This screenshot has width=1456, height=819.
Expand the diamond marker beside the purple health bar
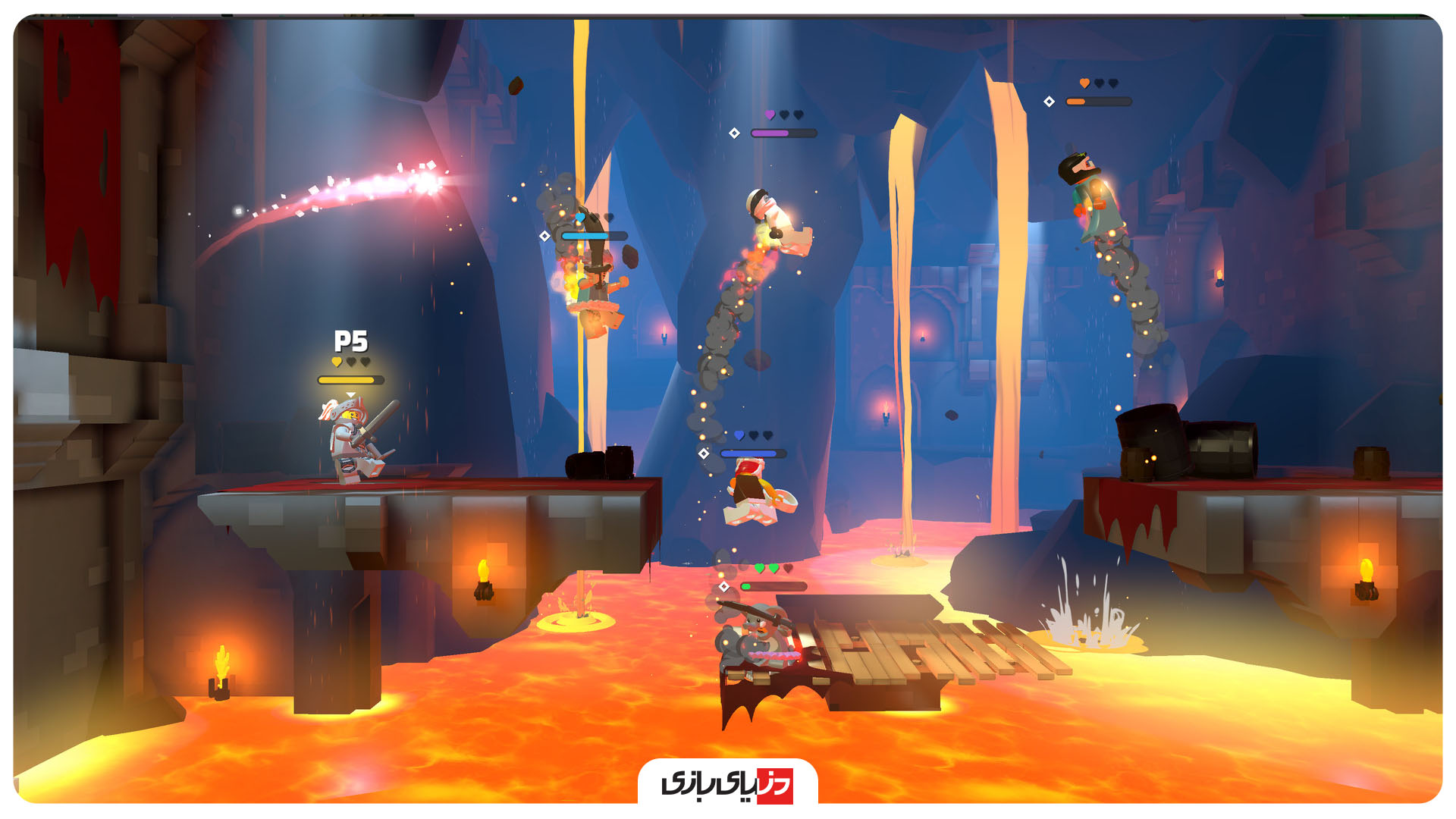(734, 133)
